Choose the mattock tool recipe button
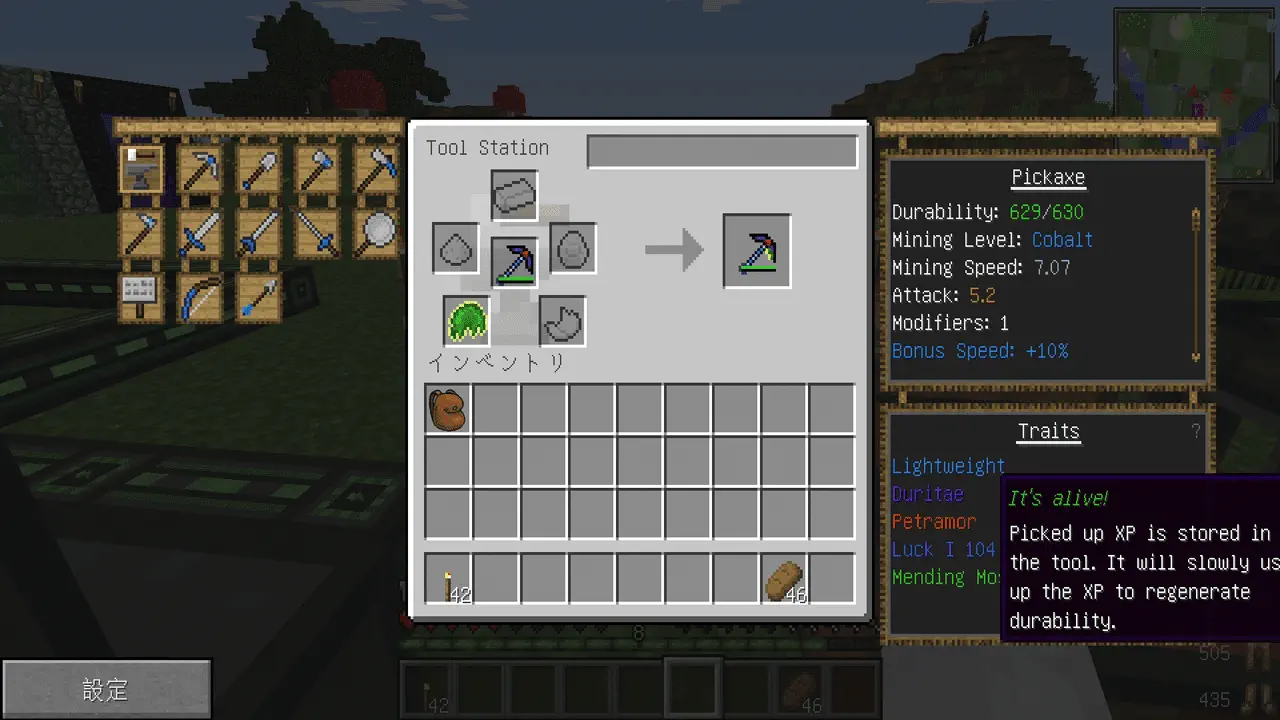 [x=376, y=169]
